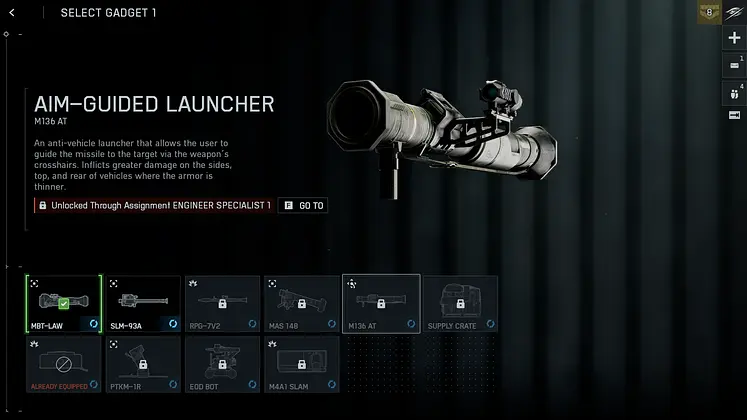The height and width of the screenshot is (420, 747).
Task: Select the MBT-LAW gadget tile
Action: tap(64, 304)
